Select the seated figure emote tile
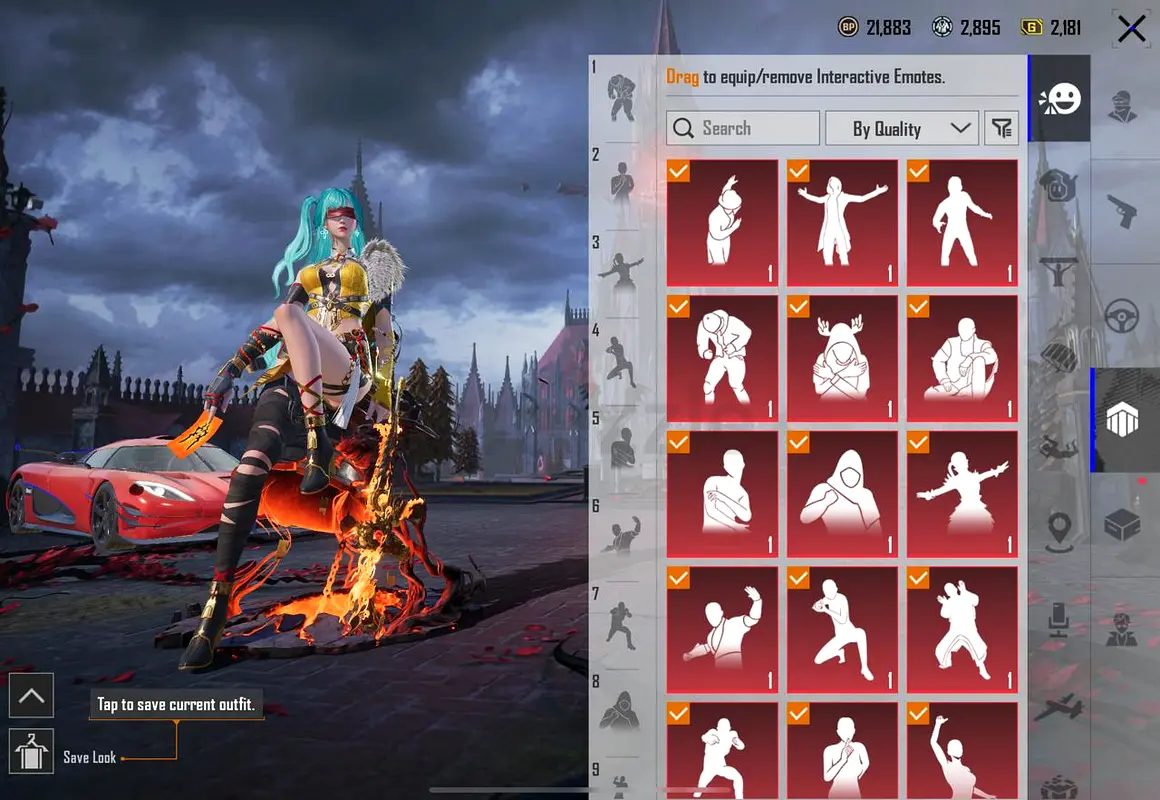 [x=962, y=358]
